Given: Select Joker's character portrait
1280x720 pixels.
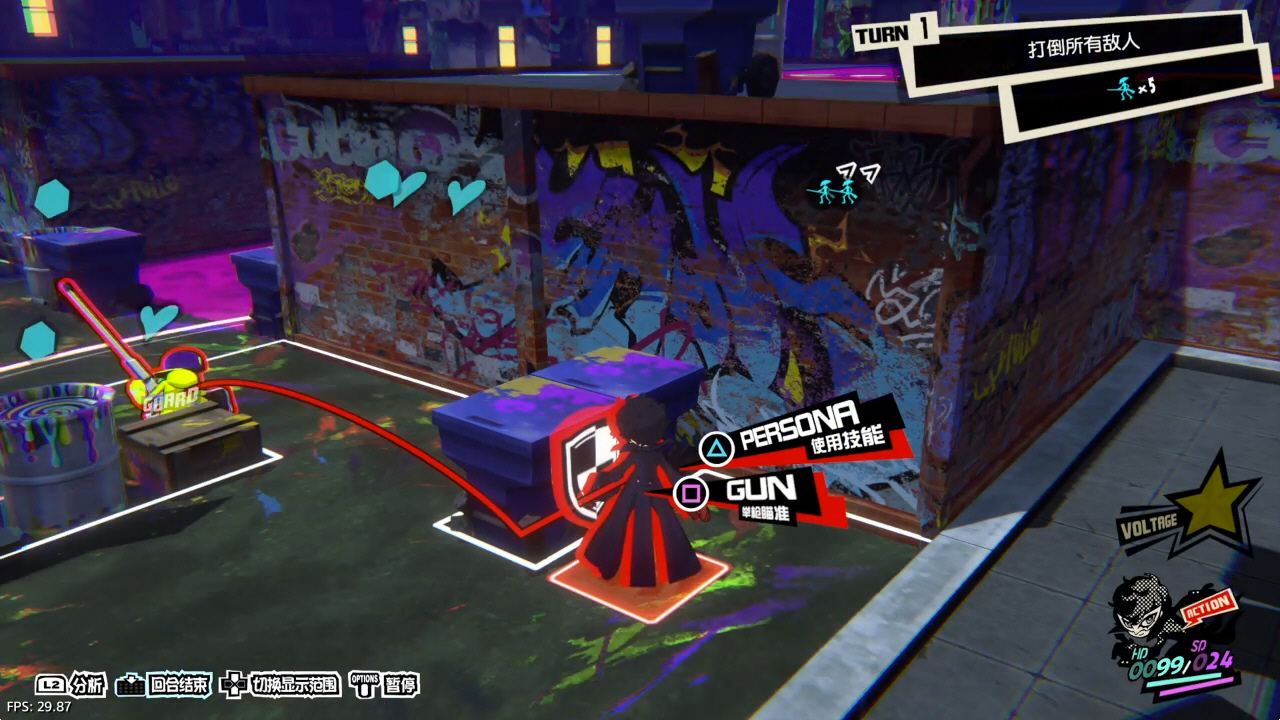Looking at the screenshot, I should (x=1143, y=612).
